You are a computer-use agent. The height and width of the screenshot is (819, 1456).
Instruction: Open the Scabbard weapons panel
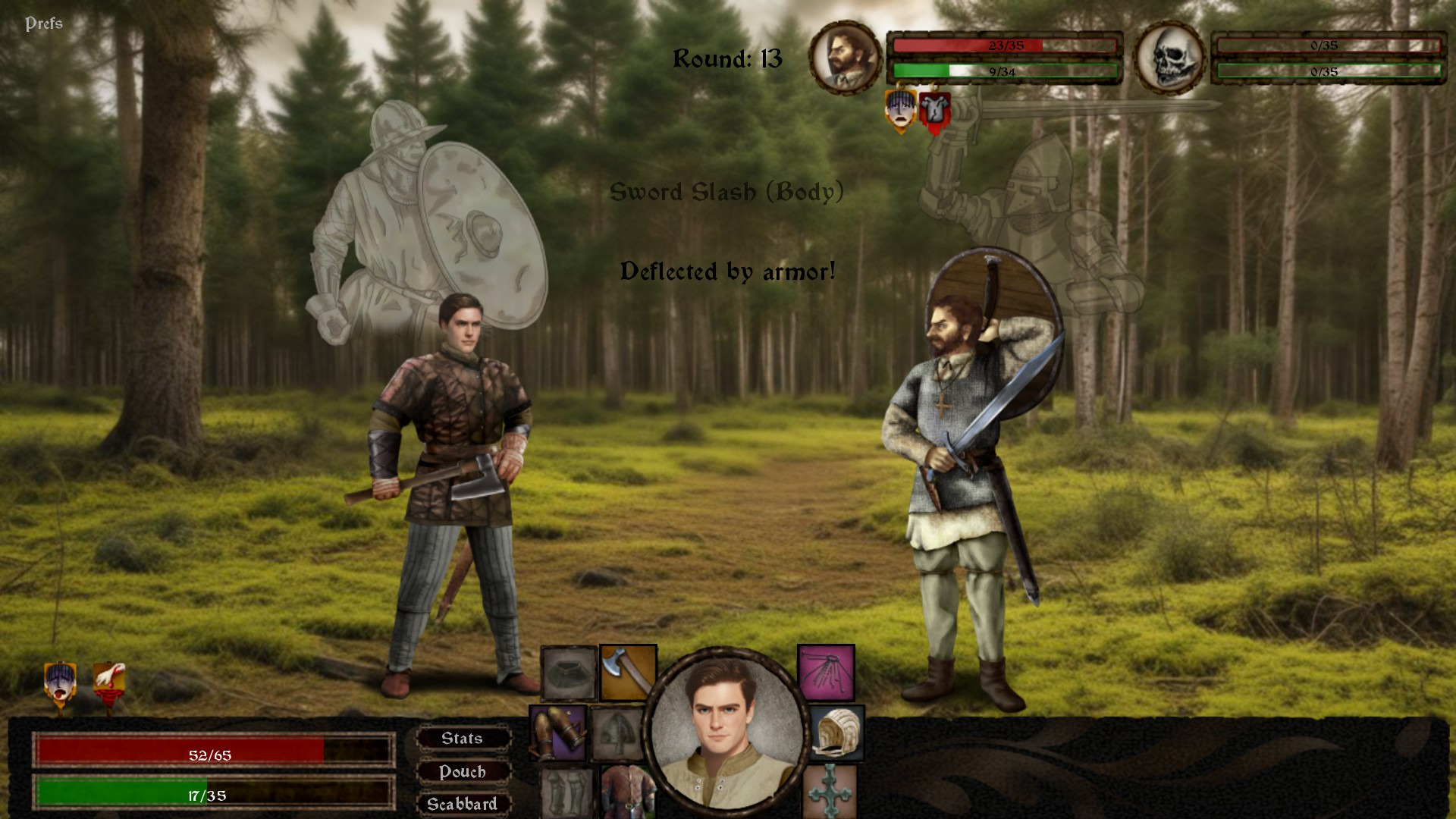[462, 804]
